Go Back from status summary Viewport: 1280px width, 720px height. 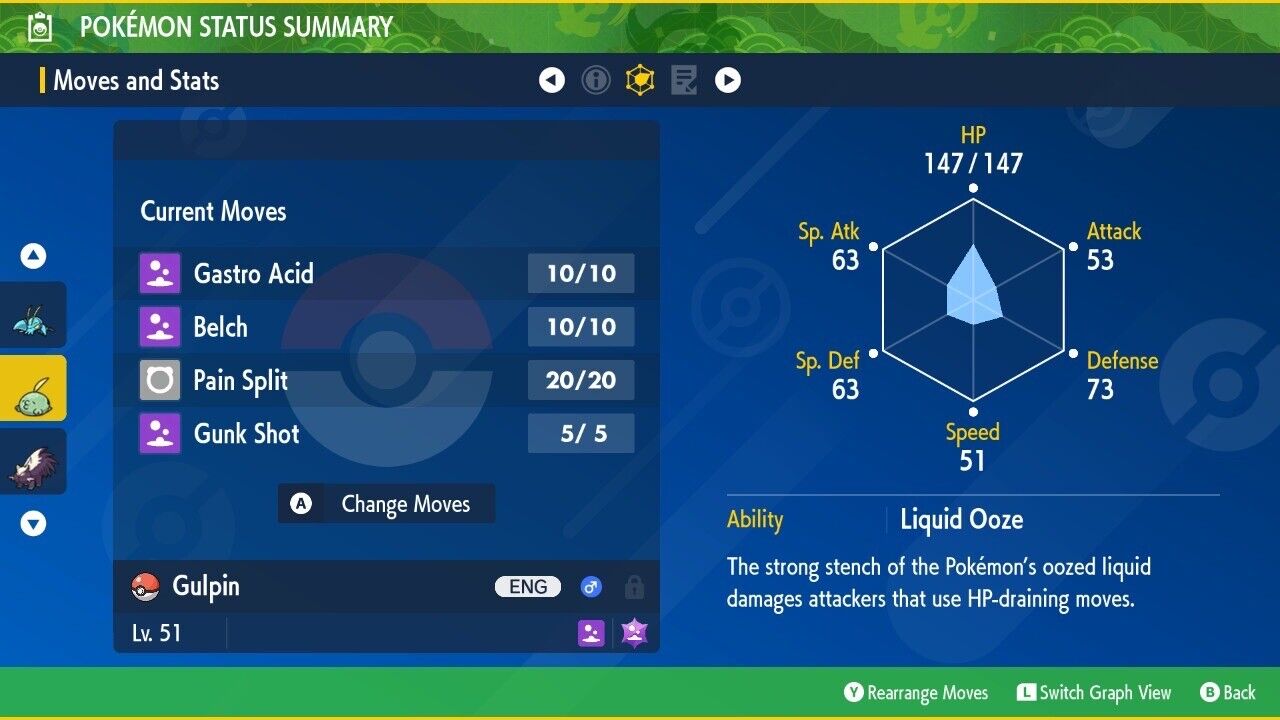click(1228, 693)
